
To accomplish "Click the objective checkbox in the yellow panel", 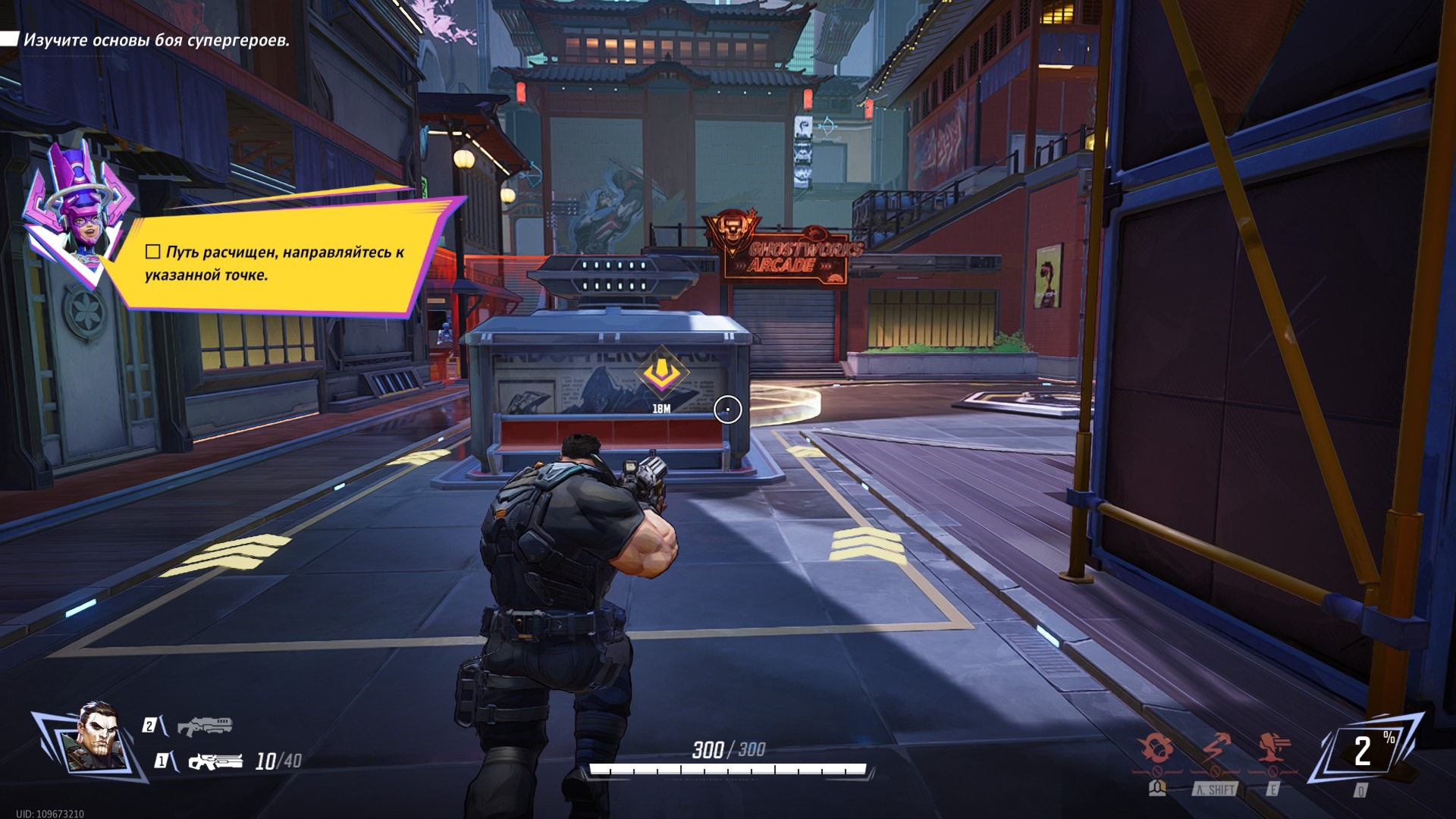I will (x=152, y=252).
